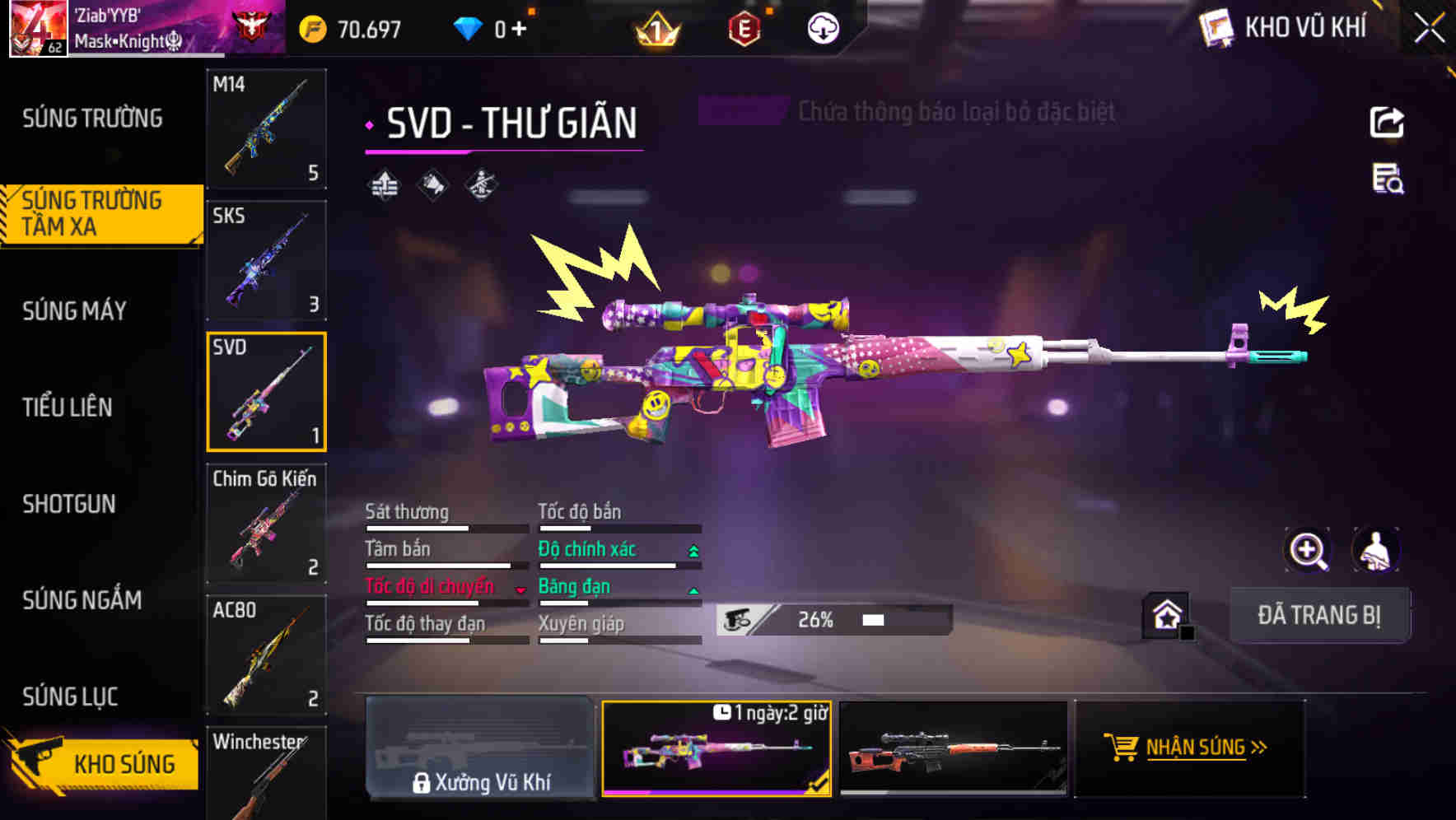Click the weapon skin diamond icon under SVD name
This screenshot has height=820, width=1456.
[432, 185]
